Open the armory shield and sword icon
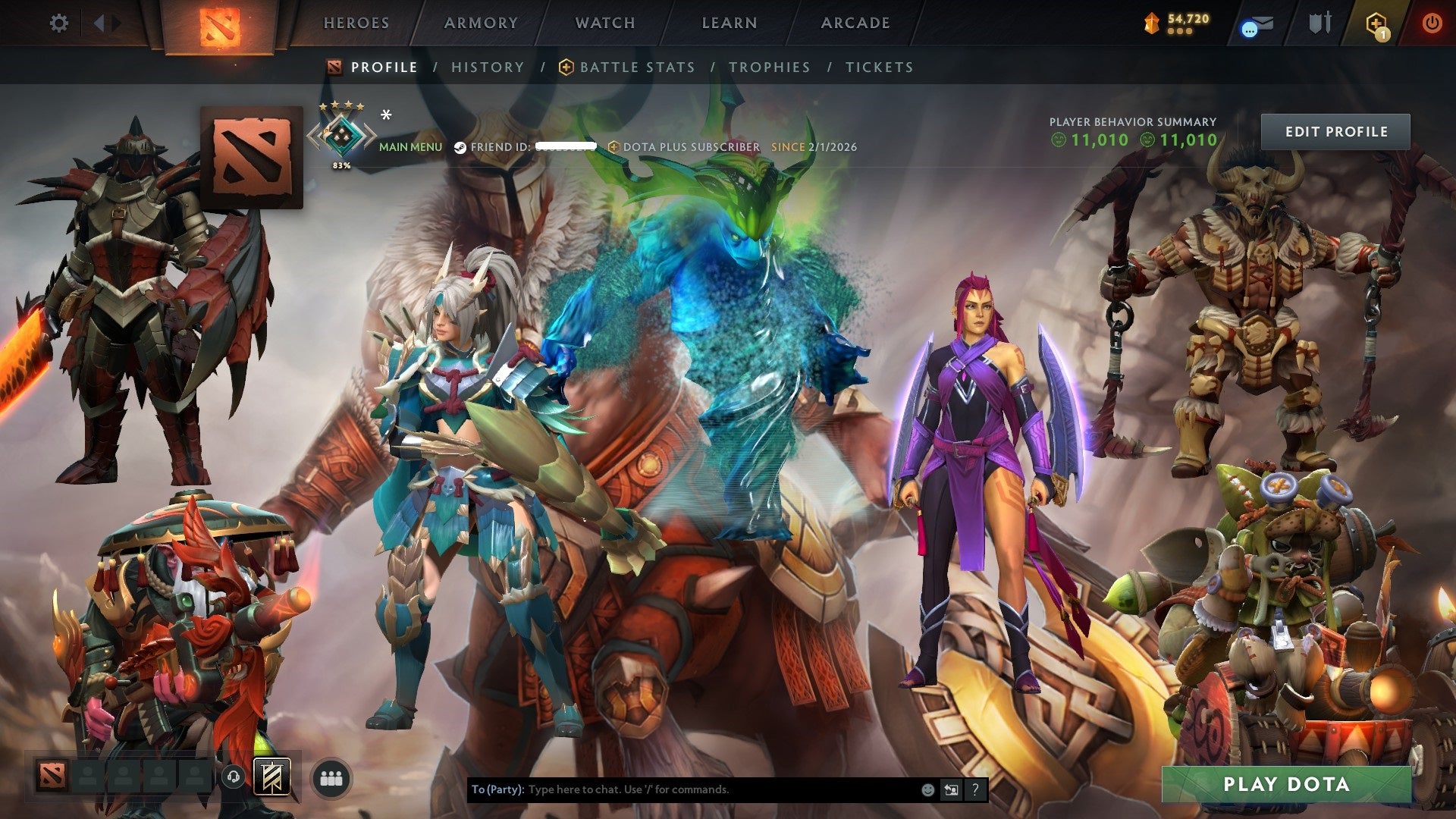The width and height of the screenshot is (1456, 819). pos(1319,23)
